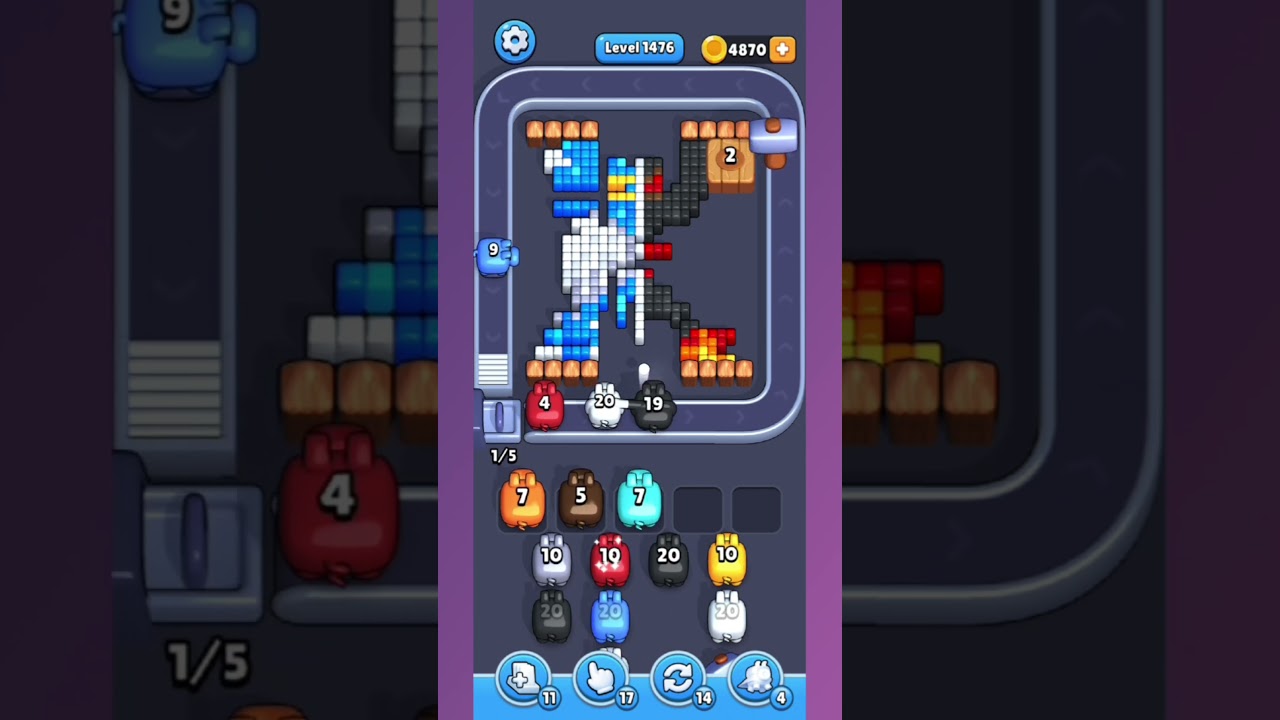This screenshot has width=1280, height=720.
Task: Select the yellow capsule numbered 10
Action: pos(727,558)
